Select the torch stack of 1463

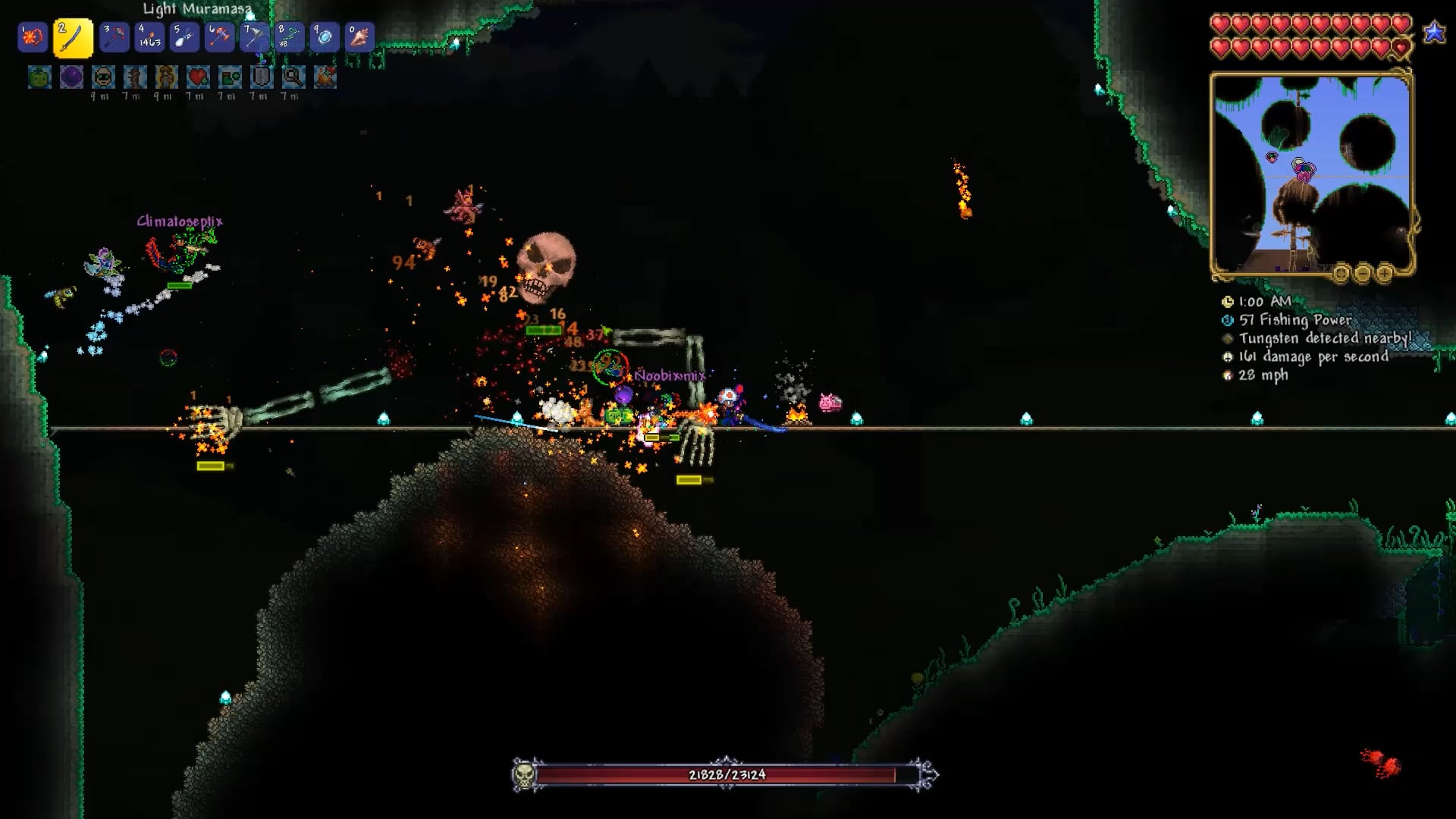click(149, 37)
